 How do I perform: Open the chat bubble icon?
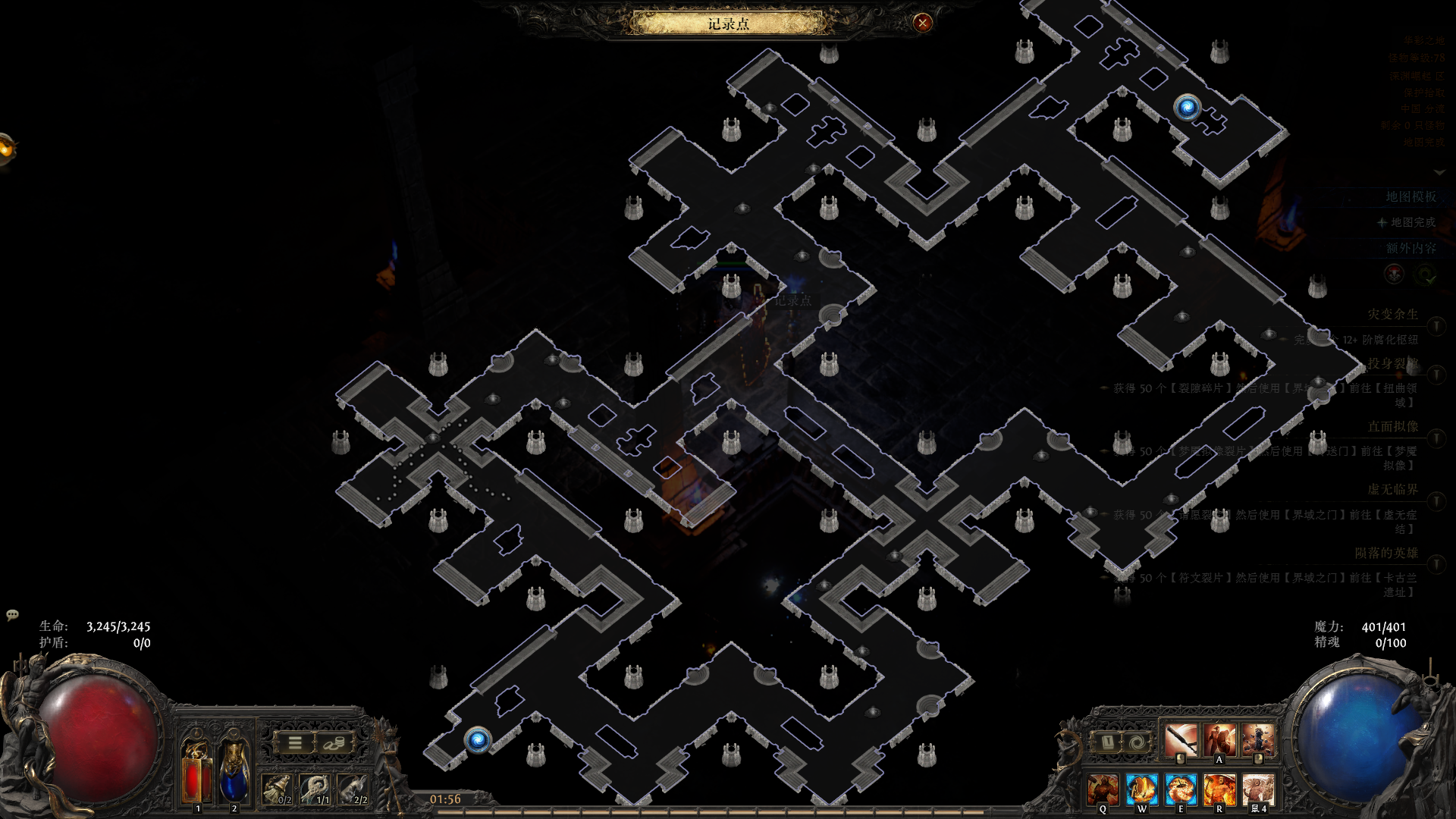click(12, 614)
